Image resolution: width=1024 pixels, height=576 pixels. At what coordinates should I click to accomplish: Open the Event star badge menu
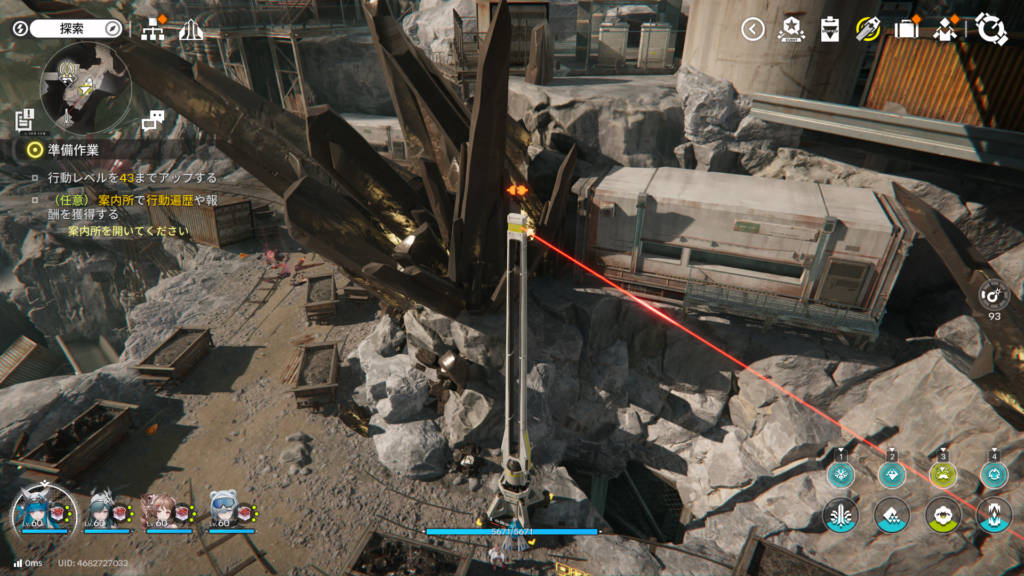[x=791, y=29]
